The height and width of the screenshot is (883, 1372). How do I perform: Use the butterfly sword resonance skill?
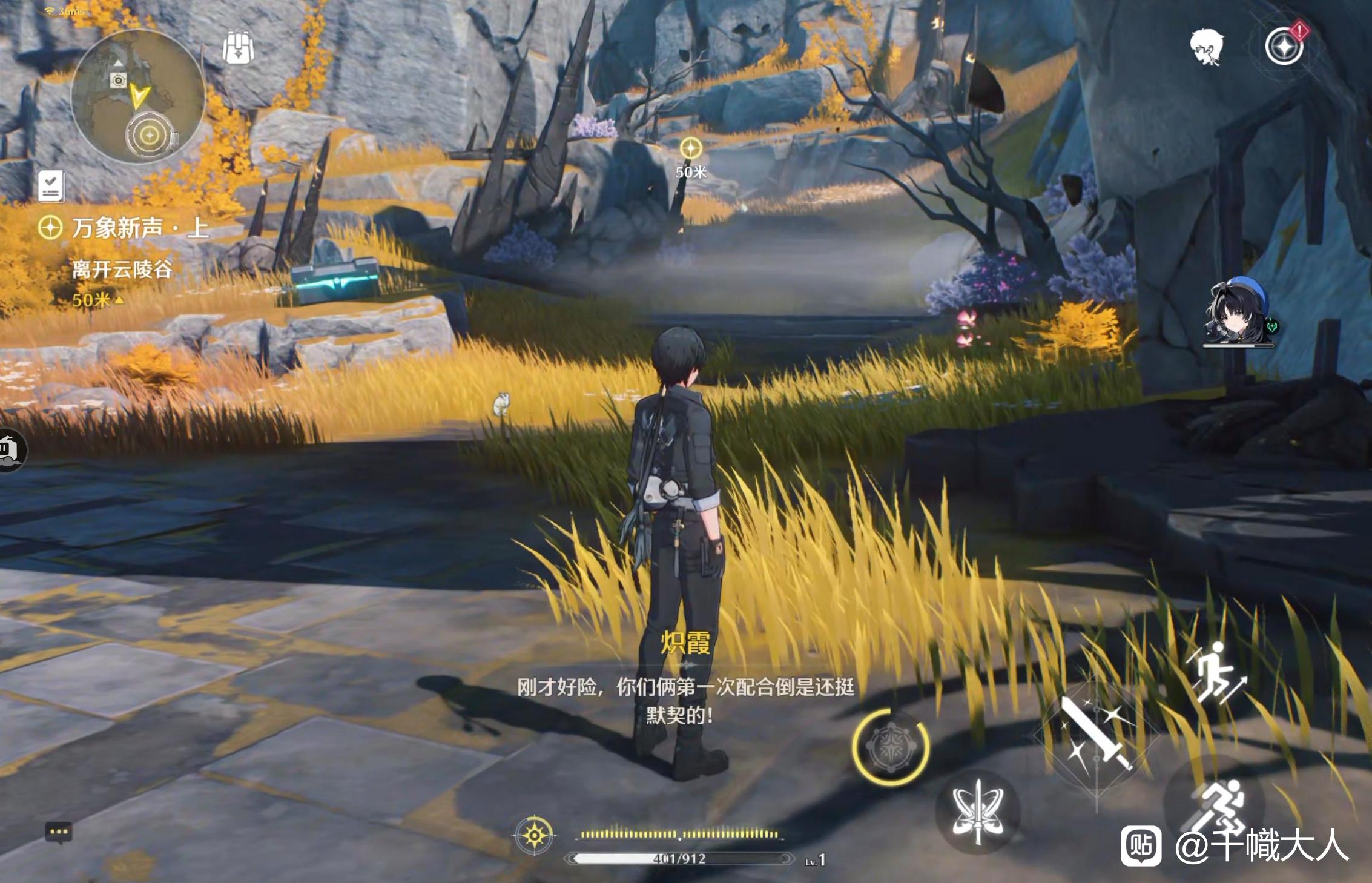point(977,811)
